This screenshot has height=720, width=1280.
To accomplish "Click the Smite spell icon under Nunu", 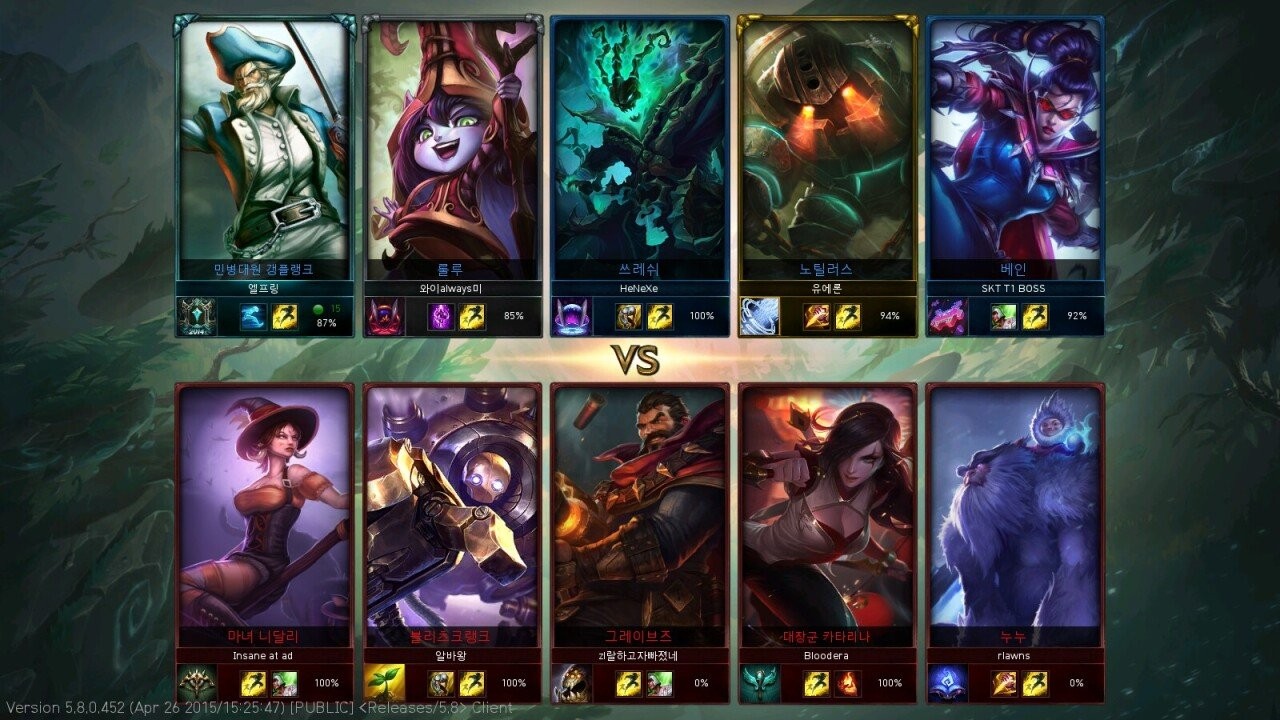I will click(1004, 683).
